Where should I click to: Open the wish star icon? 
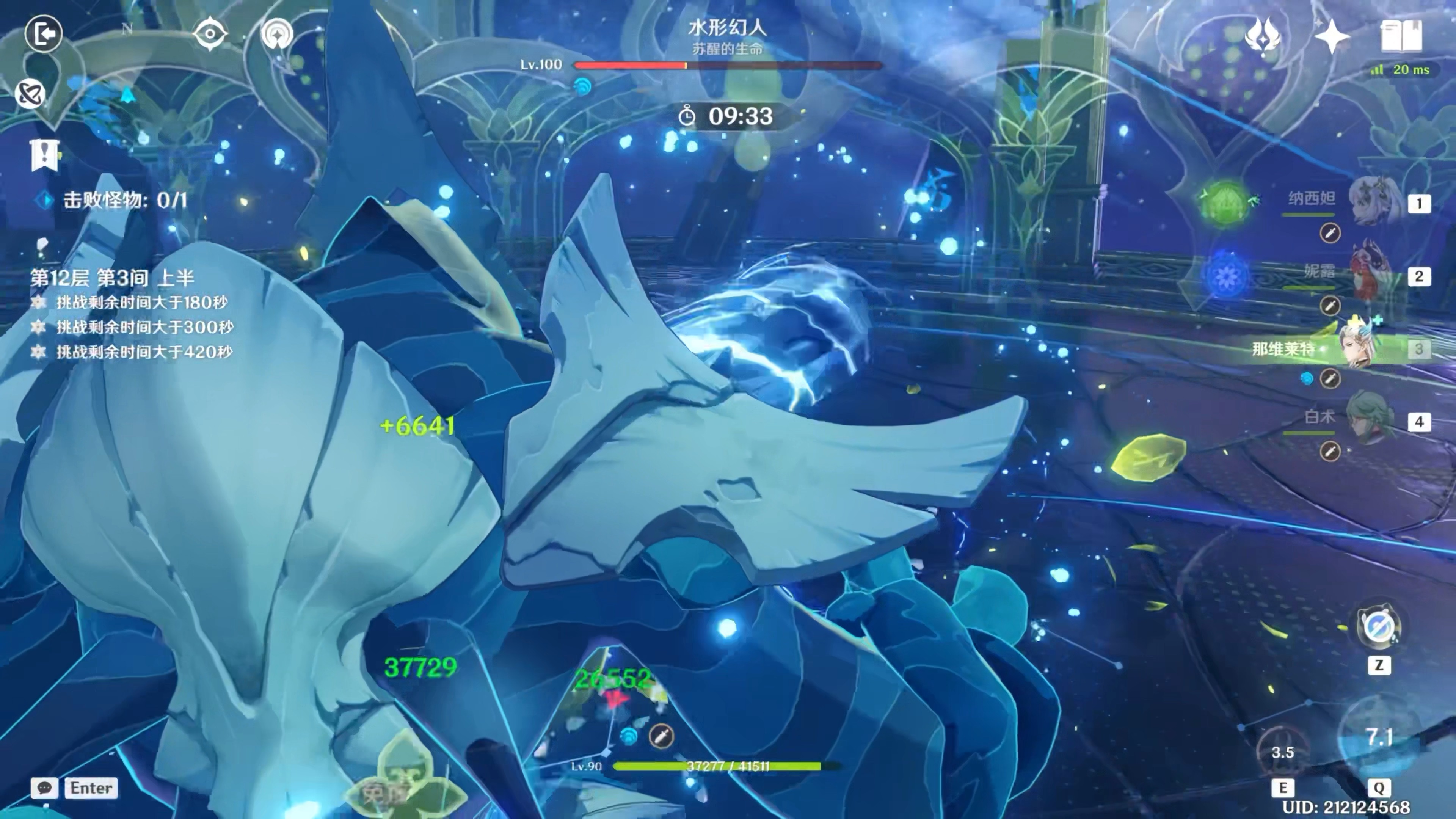coord(1332,36)
